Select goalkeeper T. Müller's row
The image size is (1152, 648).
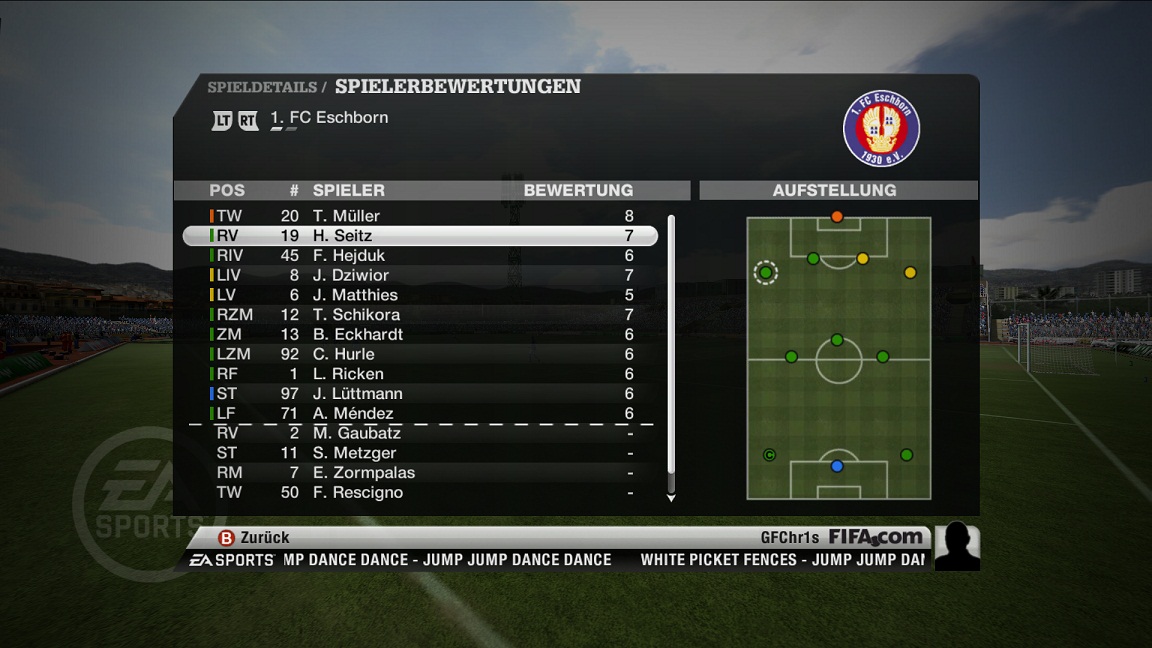420,216
